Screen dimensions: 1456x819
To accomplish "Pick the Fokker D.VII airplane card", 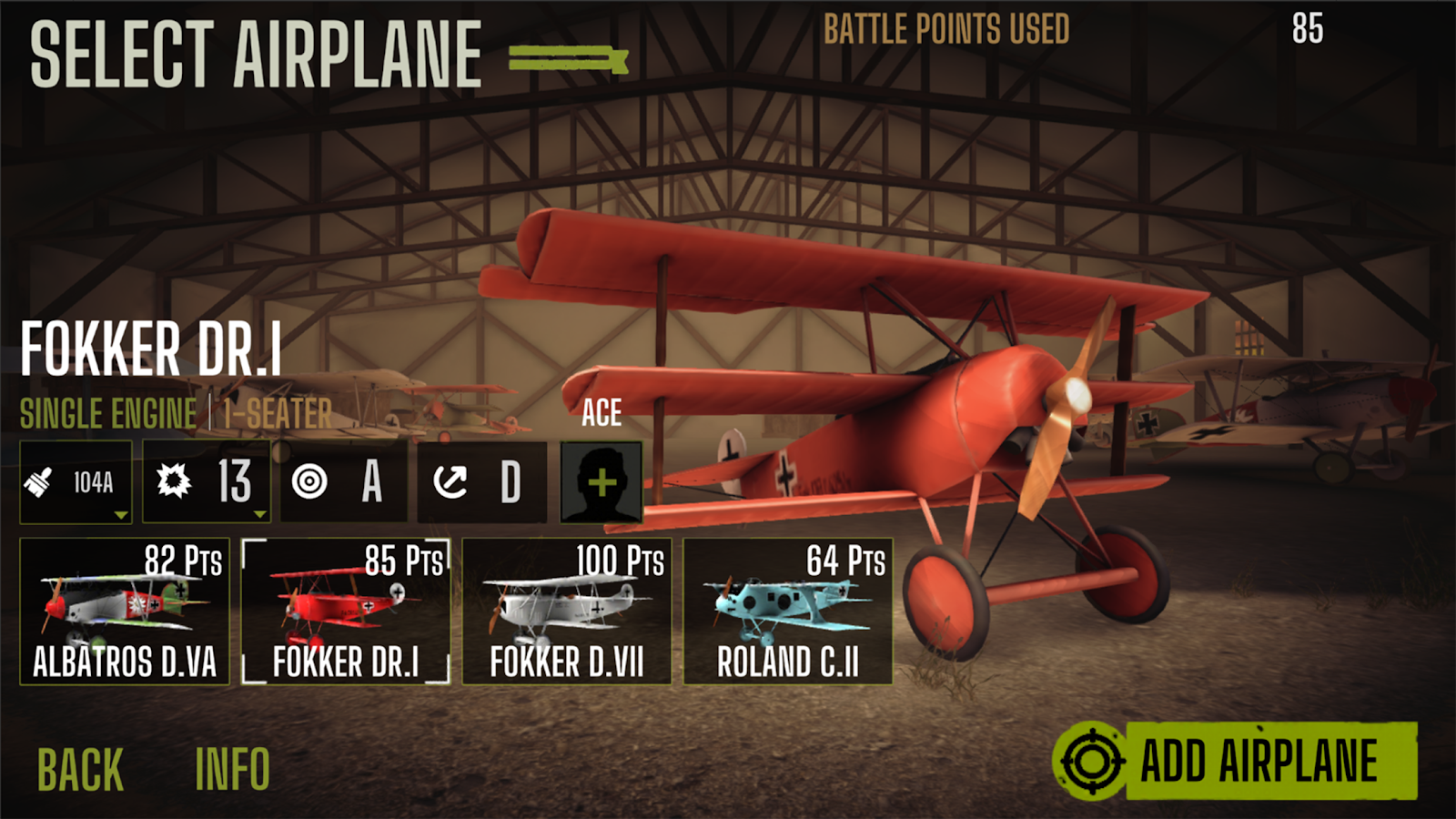I will click(567, 611).
